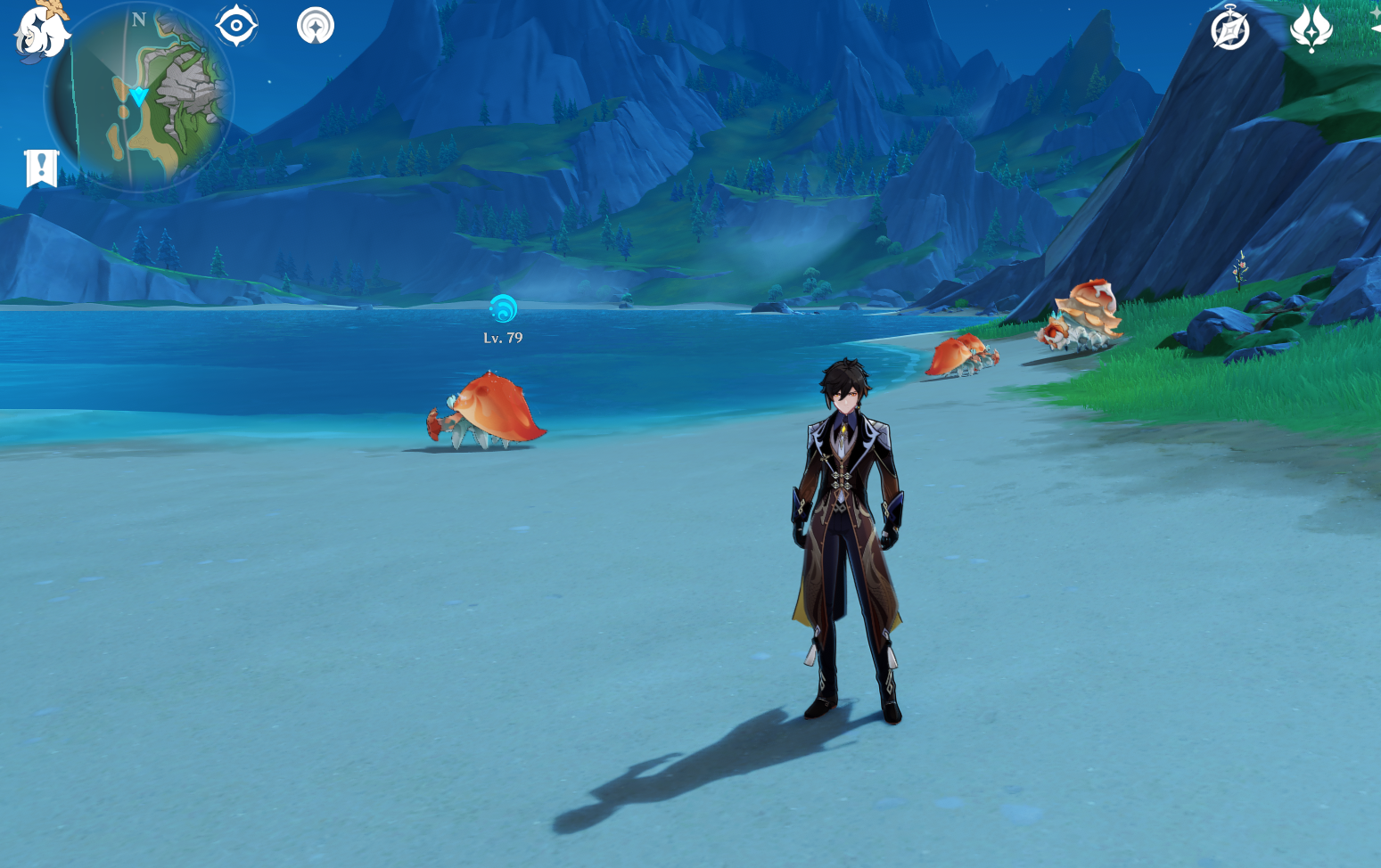The width and height of the screenshot is (1381, 868).
Task: Open the compass-shaped Events icon
Action: coord(1229,29)
